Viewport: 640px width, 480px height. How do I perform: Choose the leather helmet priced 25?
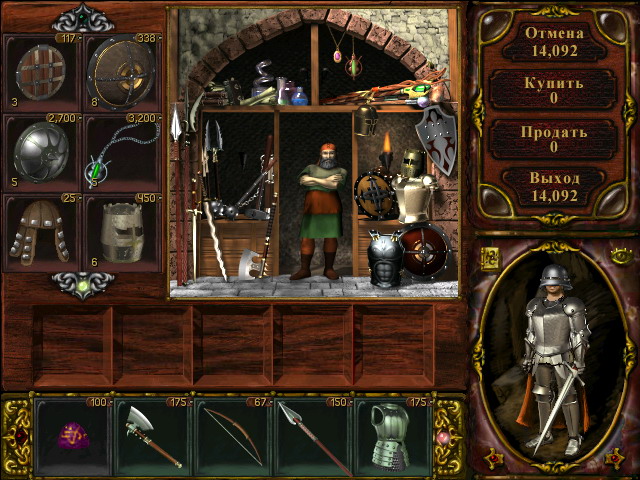tap(42, 232)
